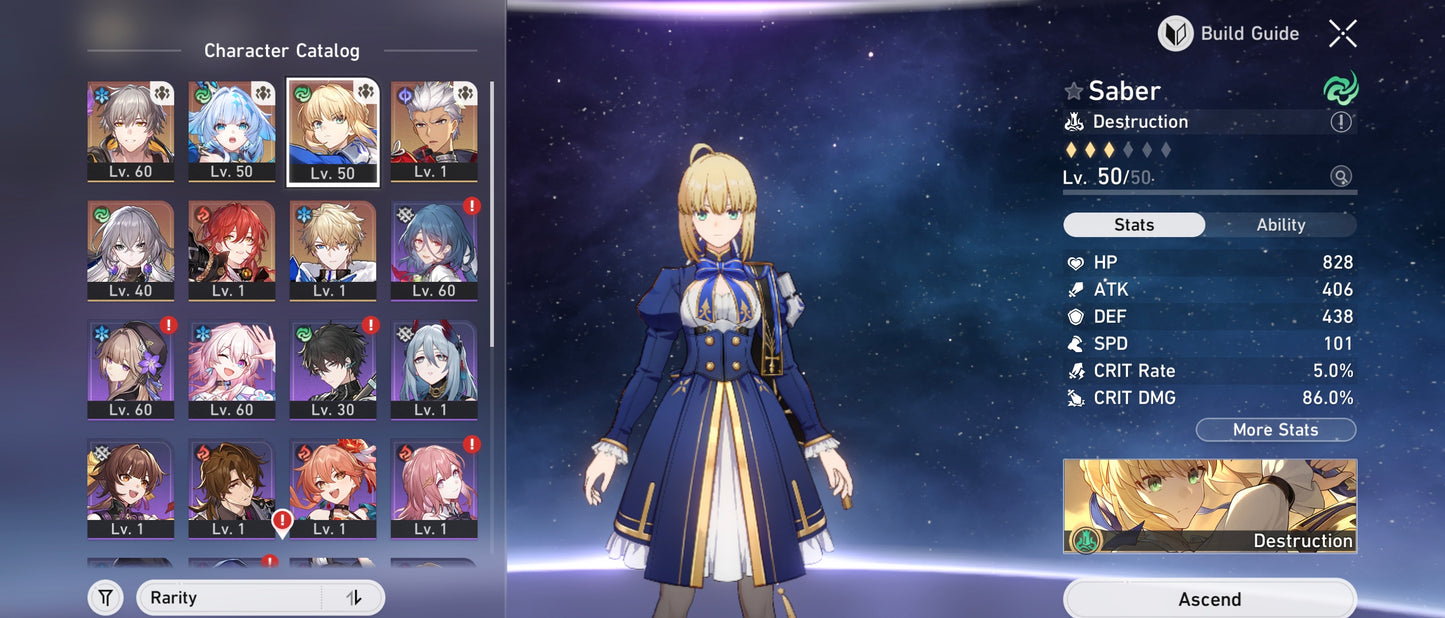Select the Wind element icon beside Saber
Screen dimensions: 1445x618
[1340, 89]
